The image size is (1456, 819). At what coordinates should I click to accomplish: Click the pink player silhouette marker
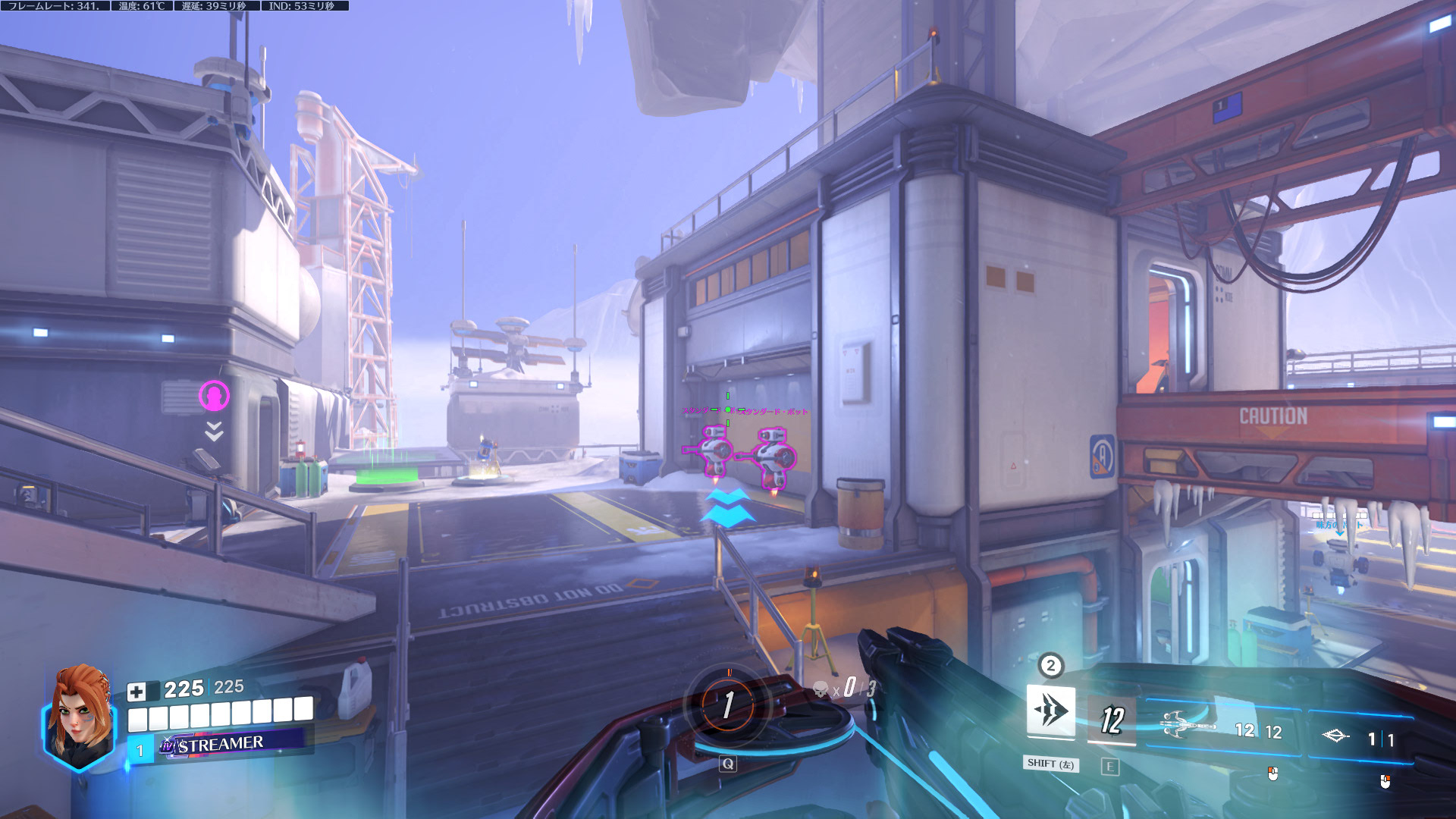click(x=214, y=395)
